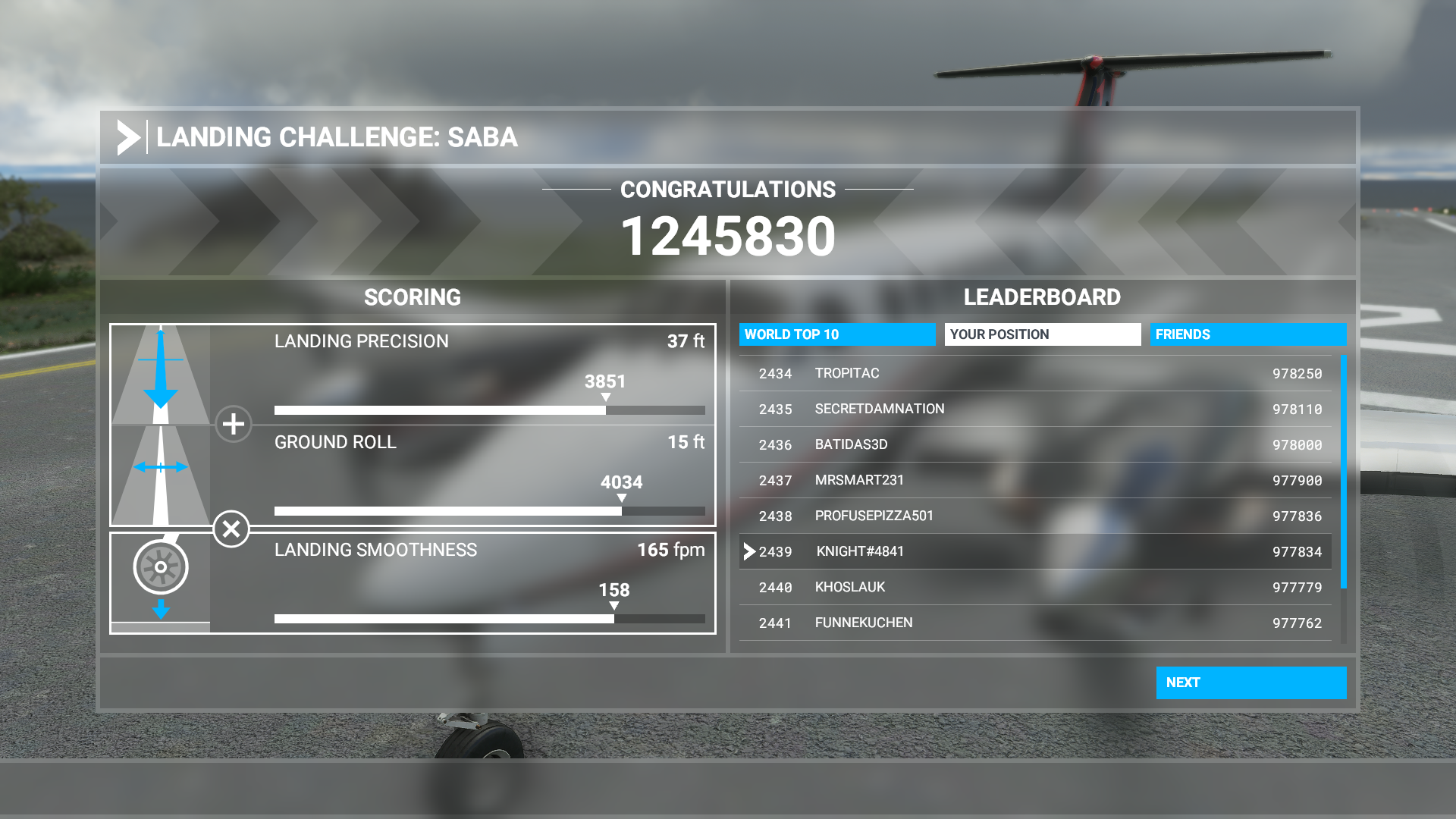The width and height of the screenshot is (1456, 819).
Task: Select the TROPITAC leaderboard entry
Action: [1031, 373]
